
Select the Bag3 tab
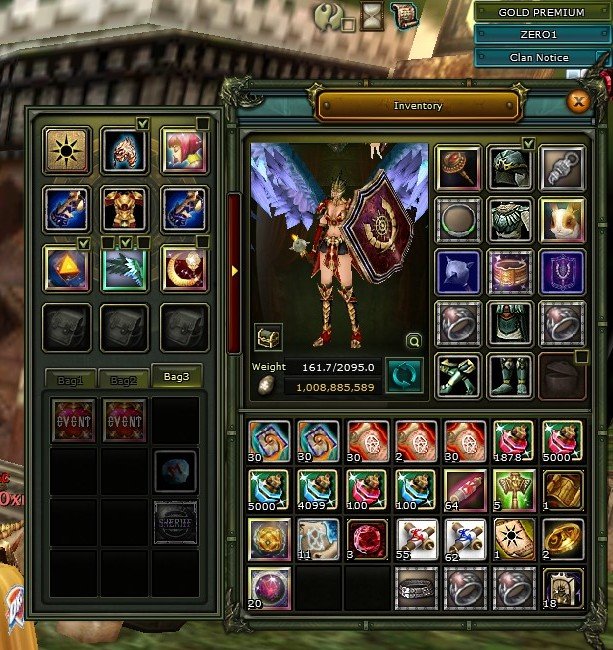point(176,377)
